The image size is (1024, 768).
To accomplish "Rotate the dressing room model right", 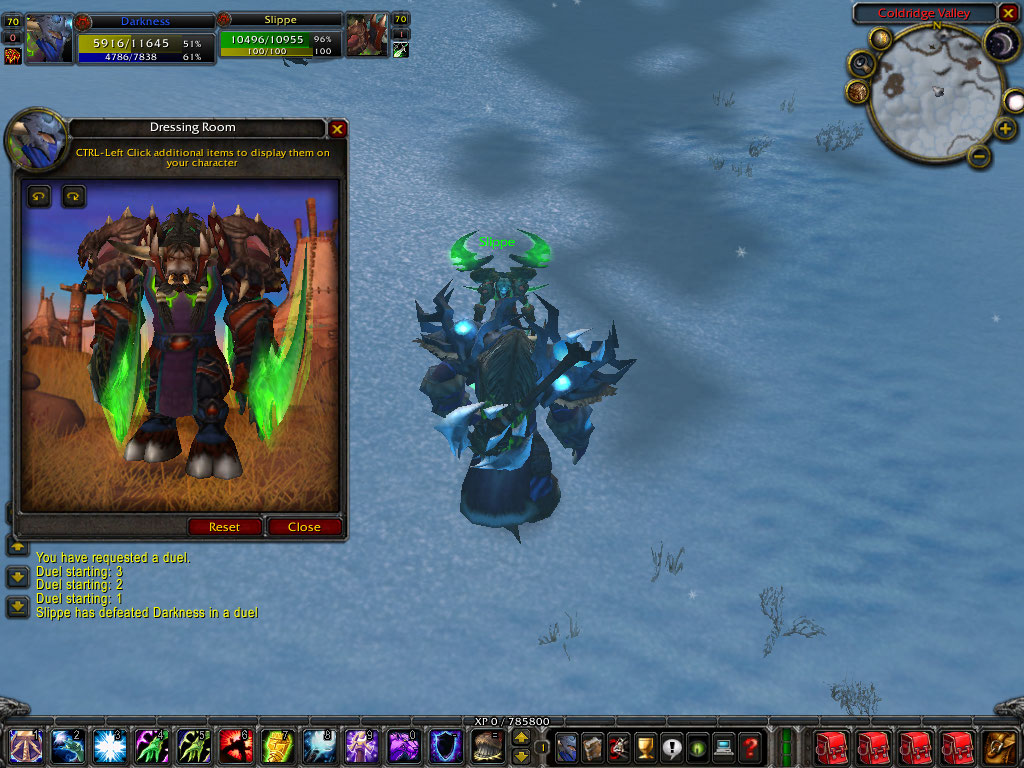I will pos(74,196).
